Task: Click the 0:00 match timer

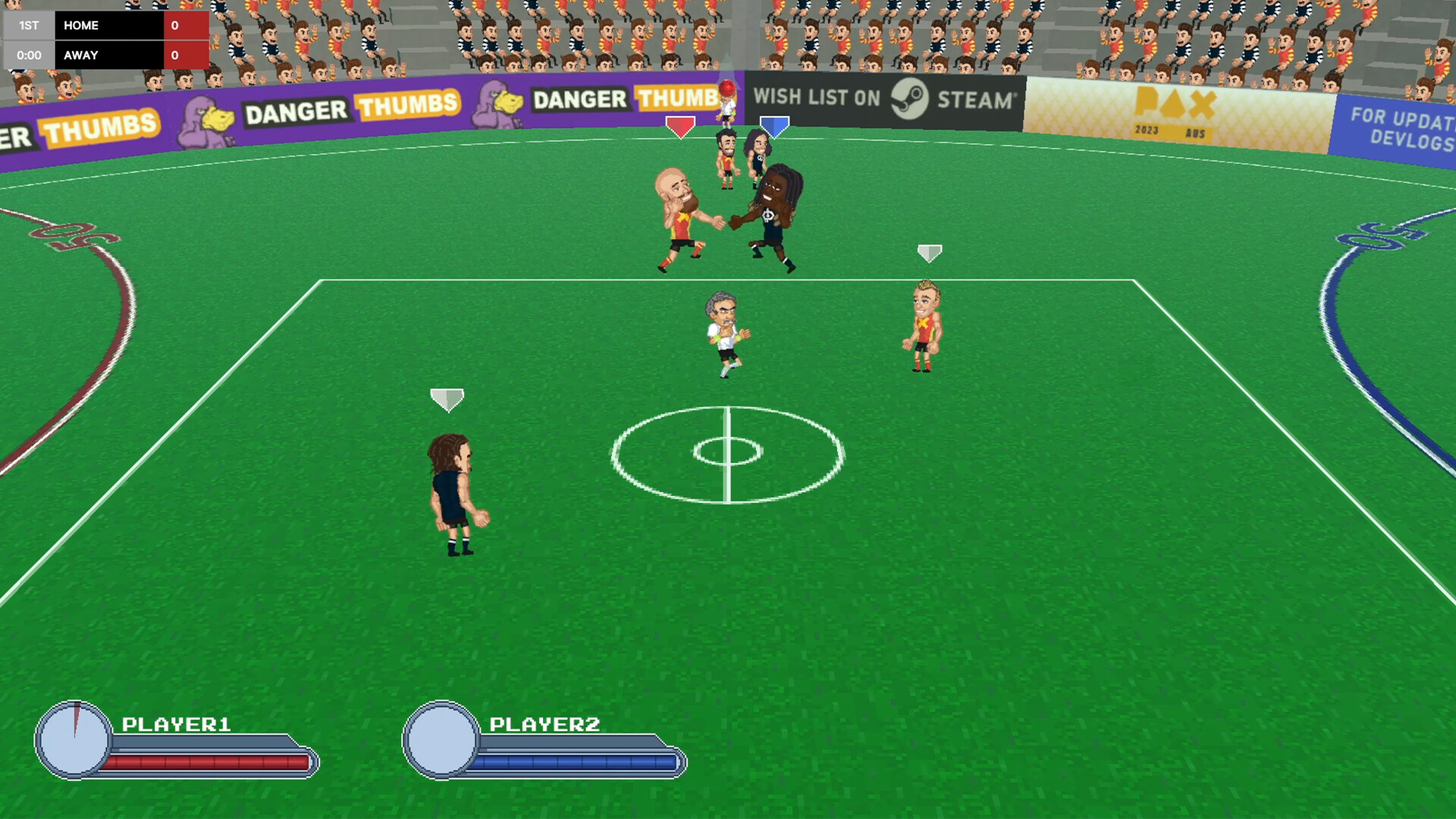Action: 29,55
